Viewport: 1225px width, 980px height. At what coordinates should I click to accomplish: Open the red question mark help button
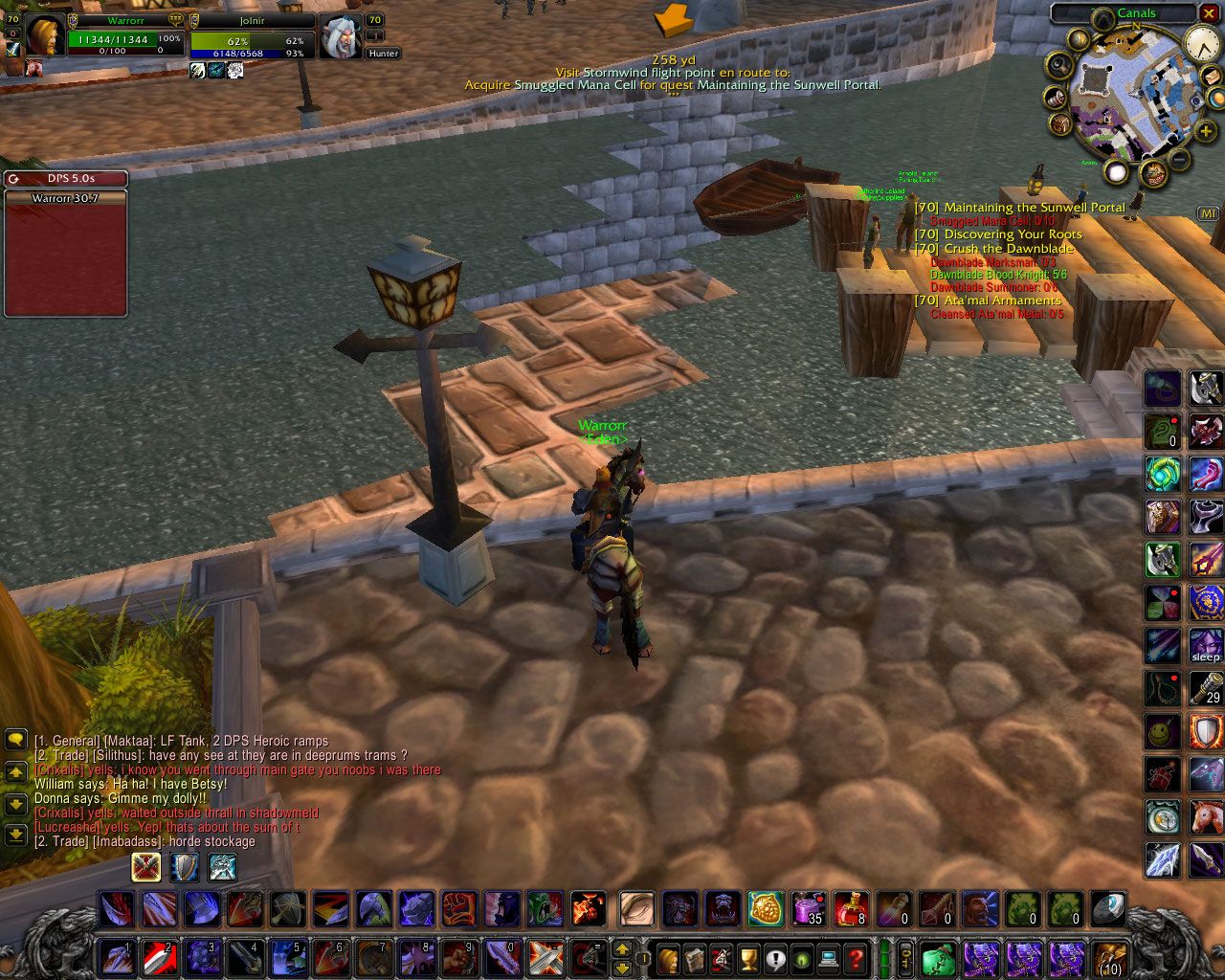(857, 957)
